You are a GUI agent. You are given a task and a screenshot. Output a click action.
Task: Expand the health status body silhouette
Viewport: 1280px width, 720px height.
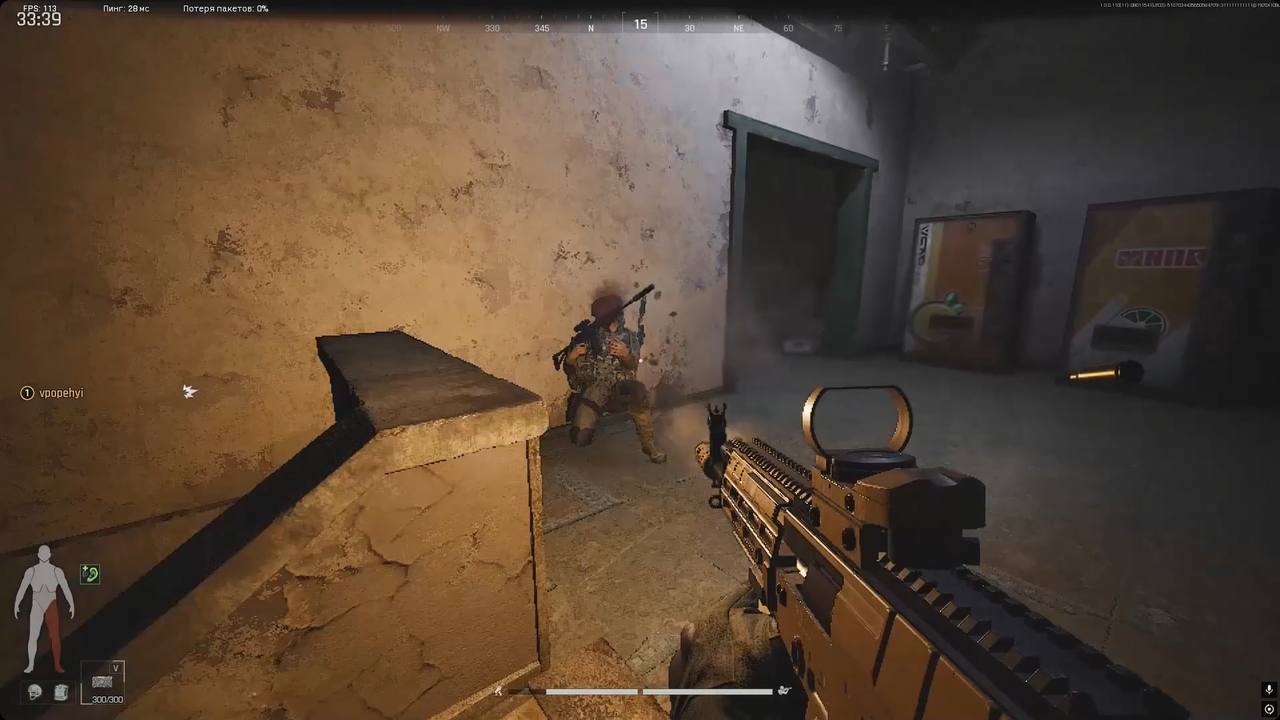point(45,600)
